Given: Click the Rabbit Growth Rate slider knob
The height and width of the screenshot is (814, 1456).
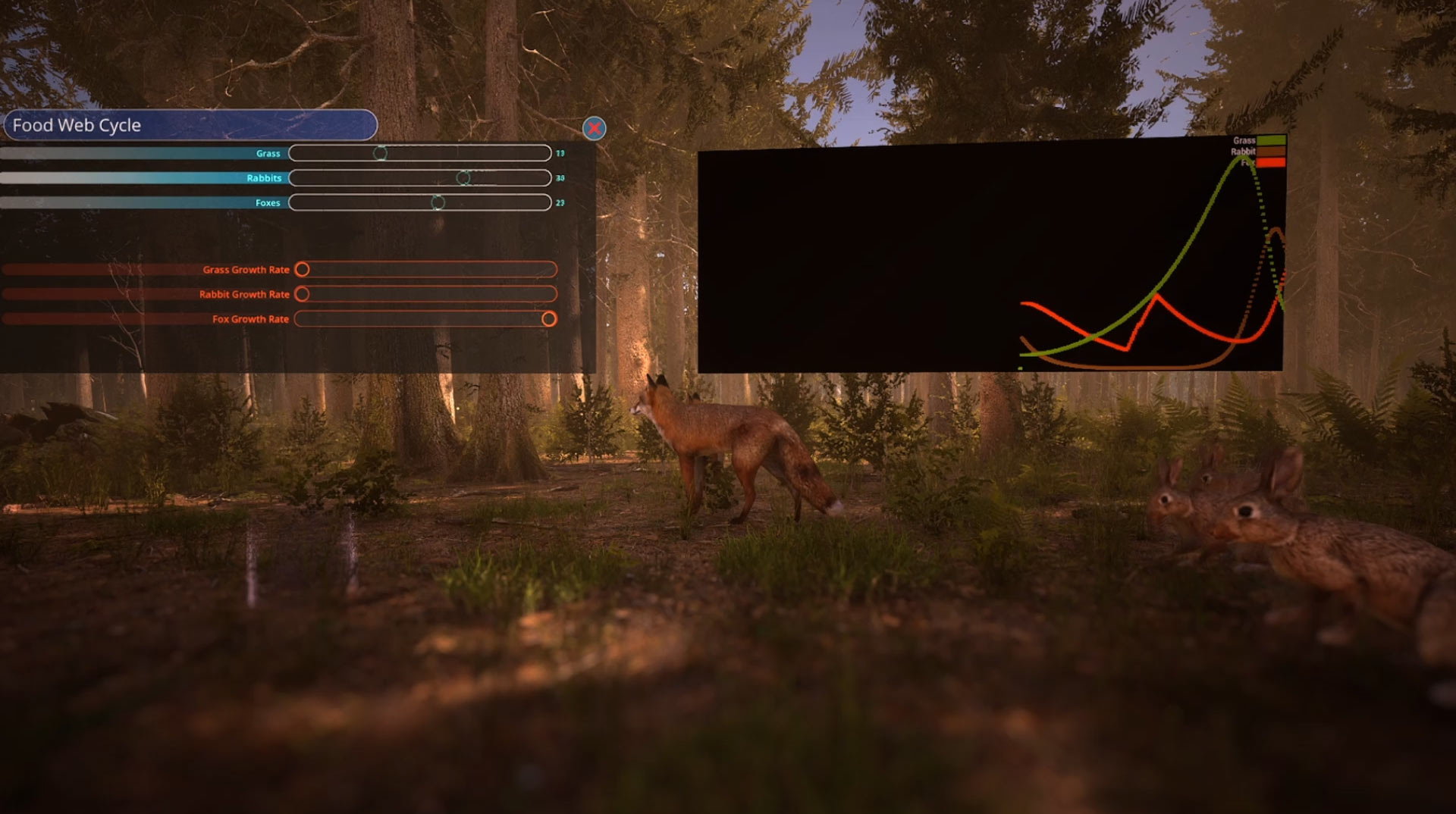Looking at the screenshot, I should pos(302,294).
